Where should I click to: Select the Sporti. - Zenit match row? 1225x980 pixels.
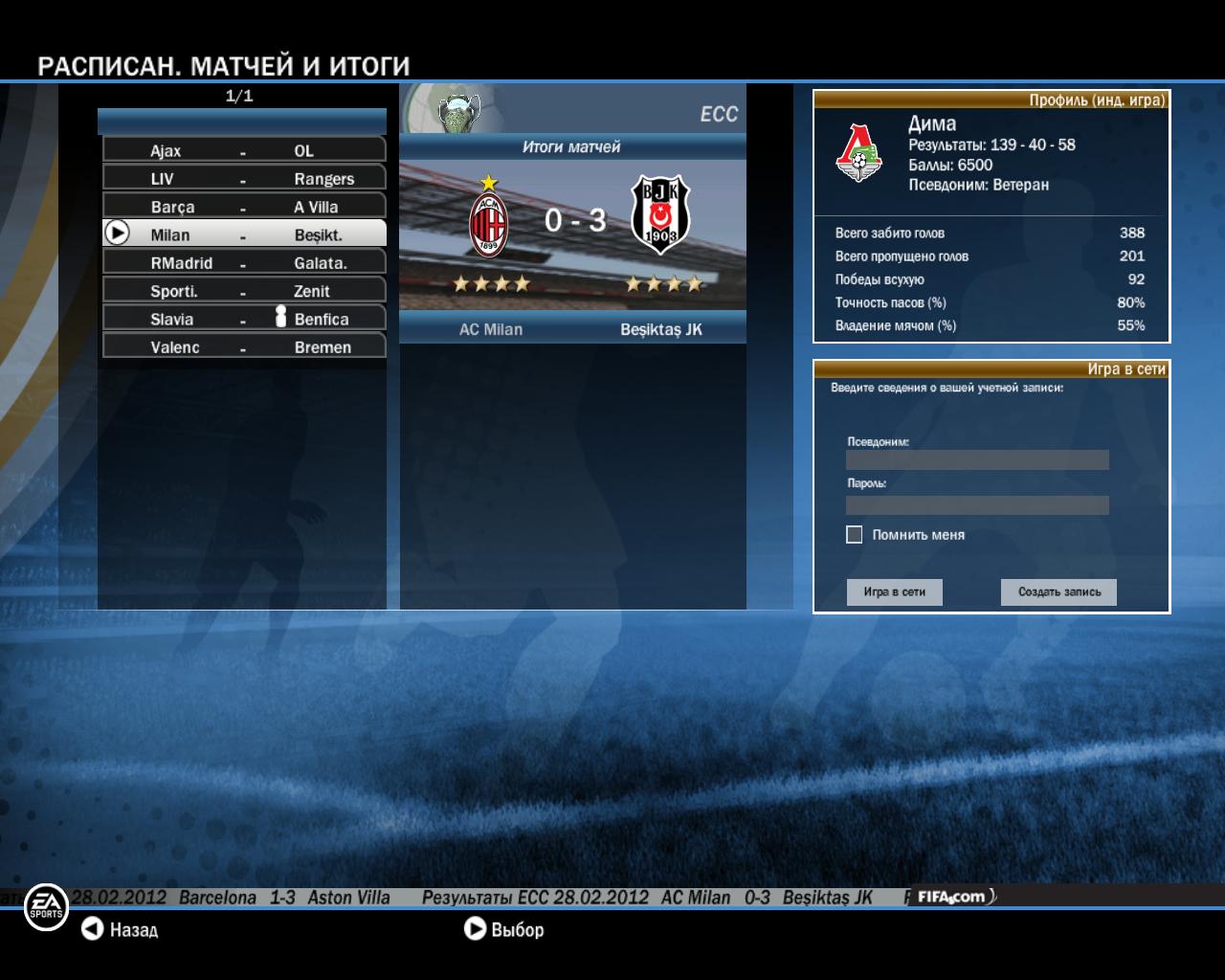point(244,291)
